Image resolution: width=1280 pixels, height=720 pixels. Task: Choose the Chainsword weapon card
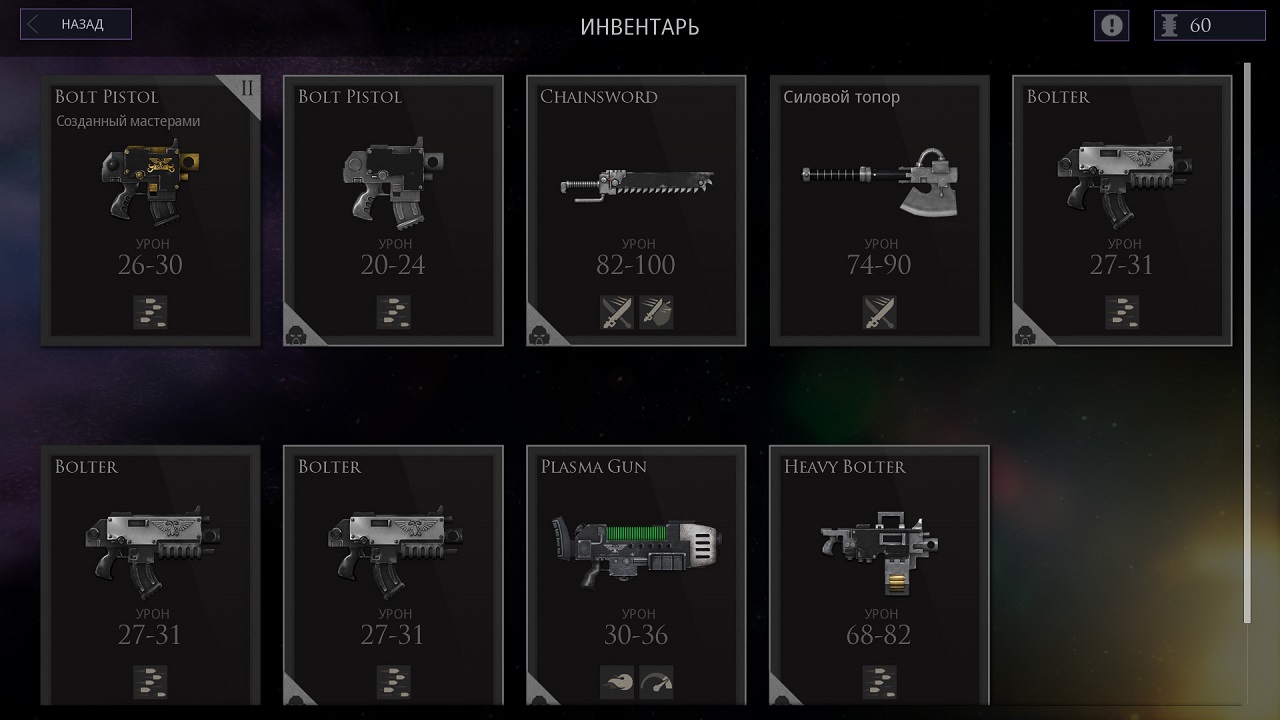(636, 210)
